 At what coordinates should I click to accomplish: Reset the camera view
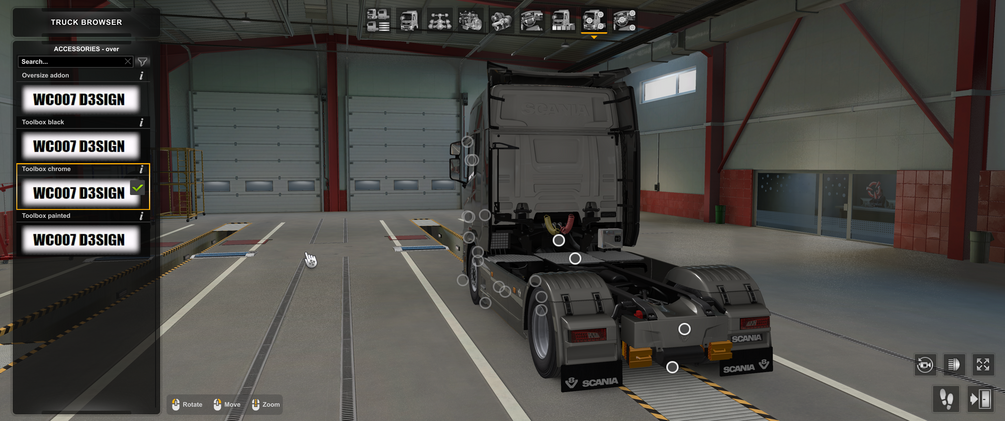point(925,365)
